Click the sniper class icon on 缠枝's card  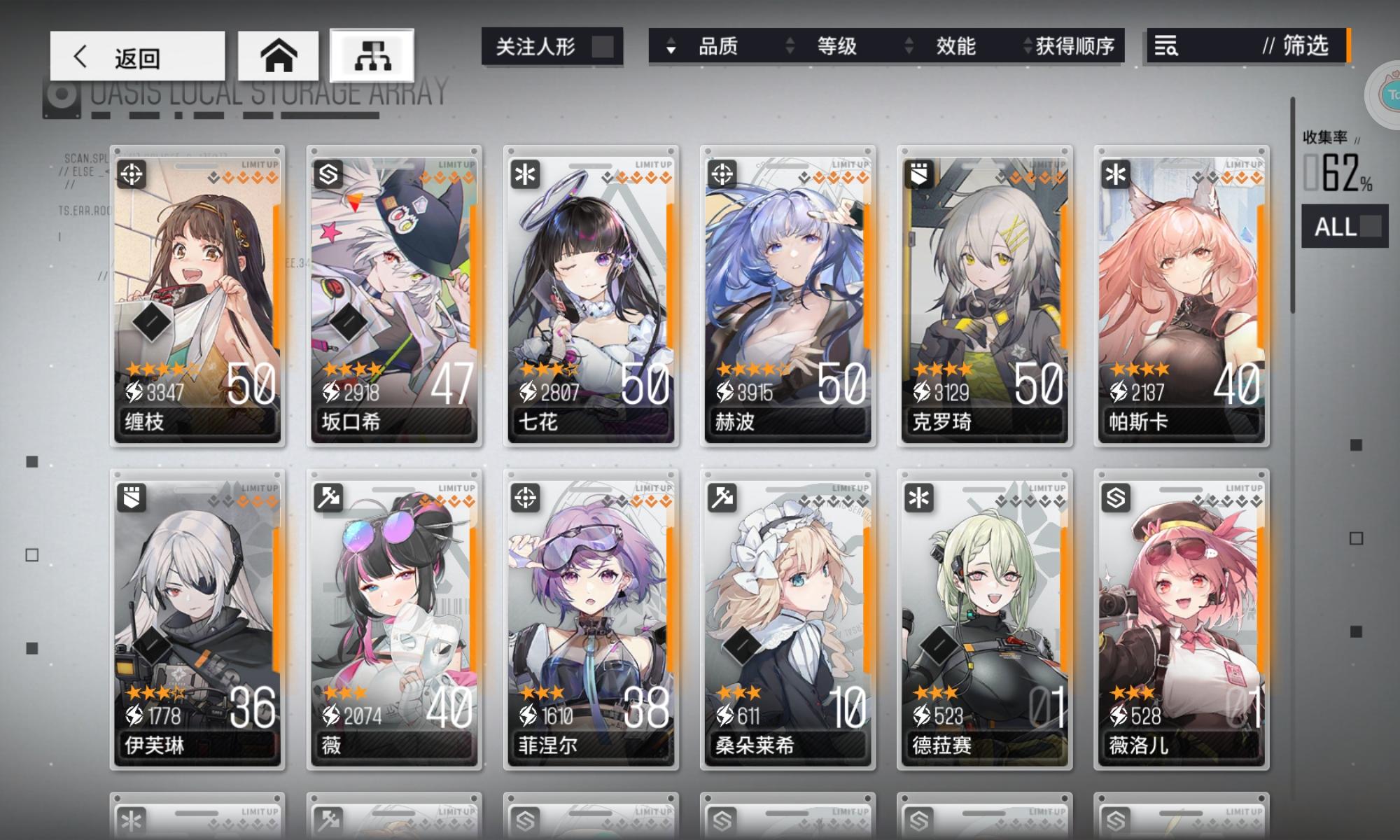[131, 174]
